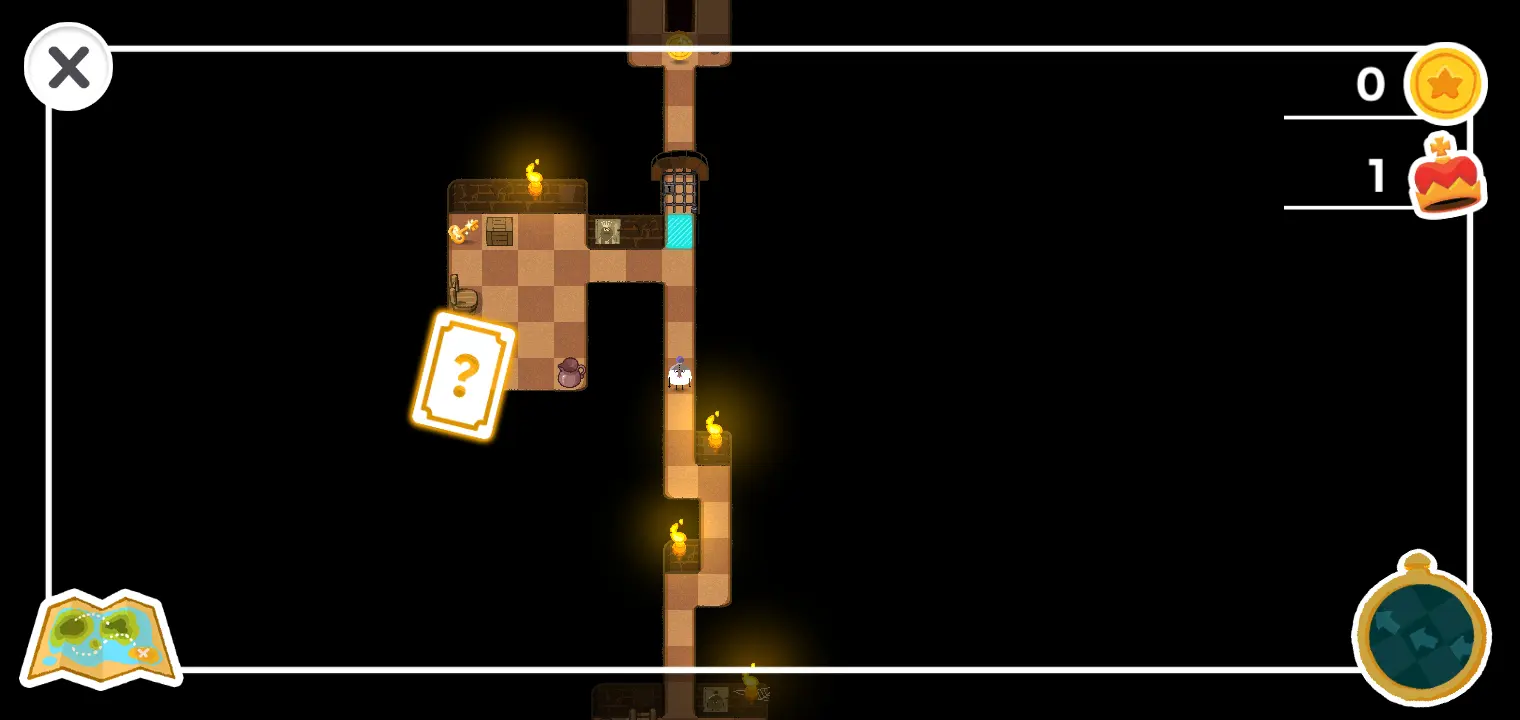Viewport: 1520px width, 720px height.
Task: Click the cyan teleport tile
Action: (x=680, y=230)
